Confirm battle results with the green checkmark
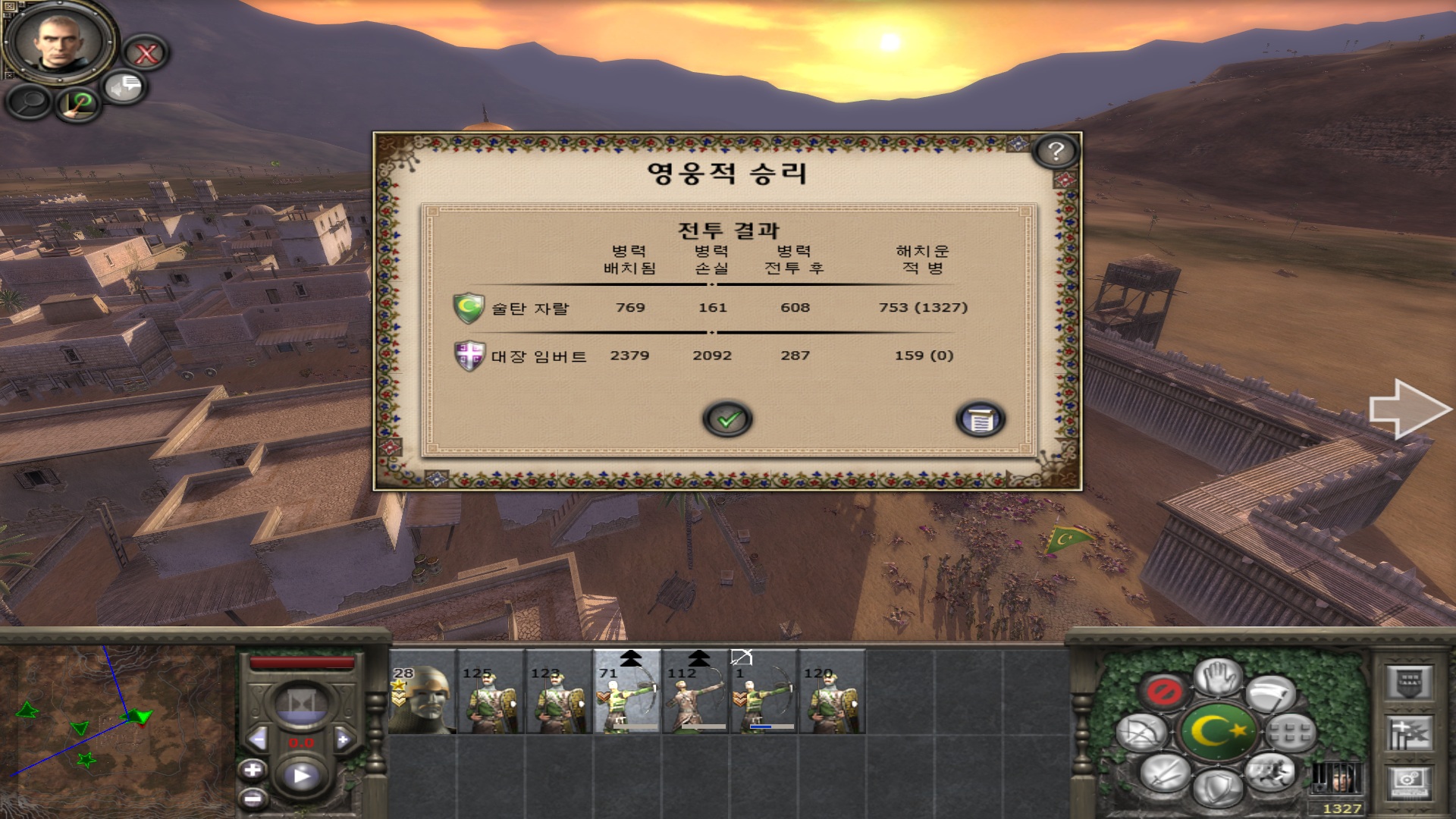 (x=727, y=419)
